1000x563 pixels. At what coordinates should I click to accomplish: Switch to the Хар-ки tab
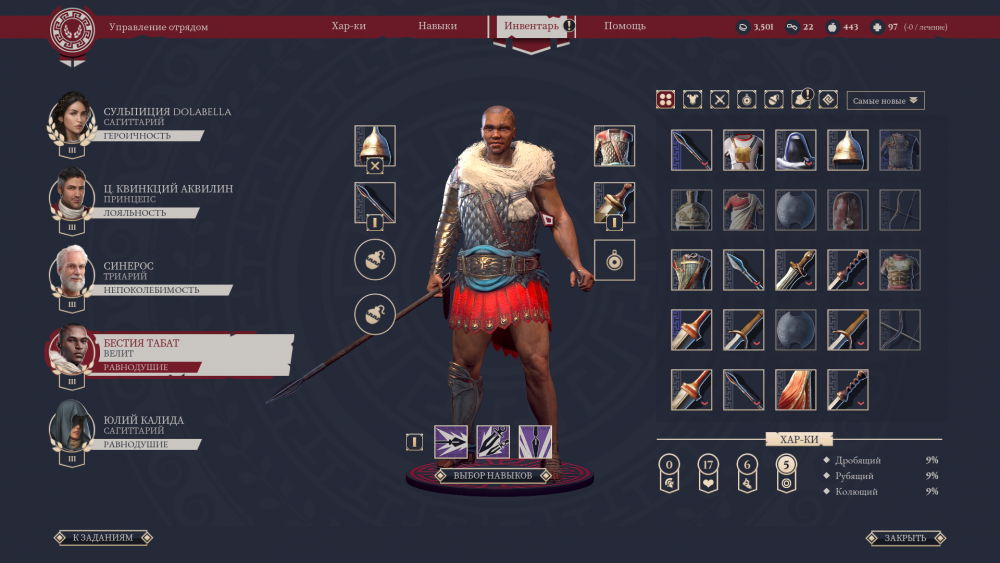click(349, 26)
